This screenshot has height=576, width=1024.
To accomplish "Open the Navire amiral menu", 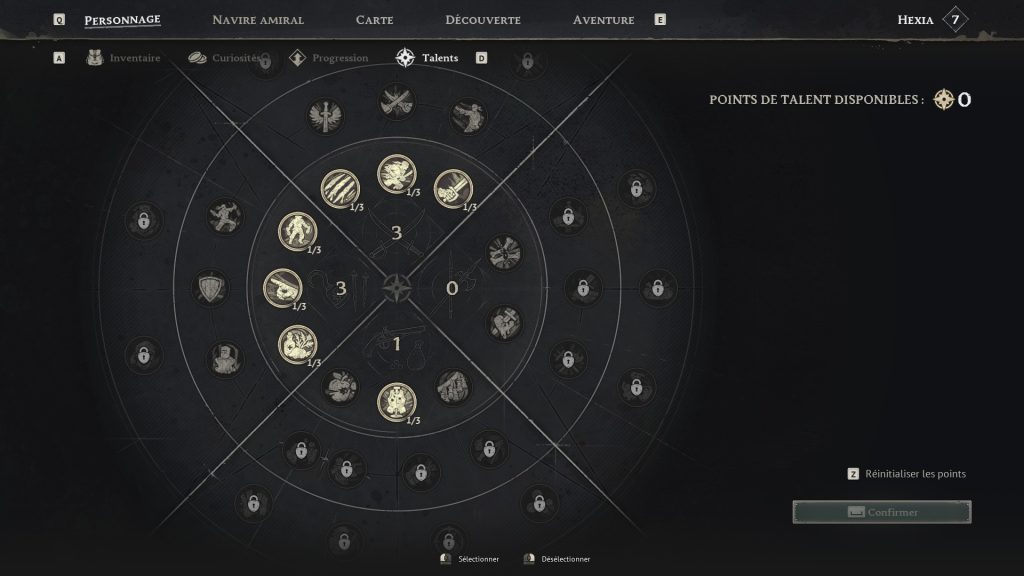I will tap(258, 20).
